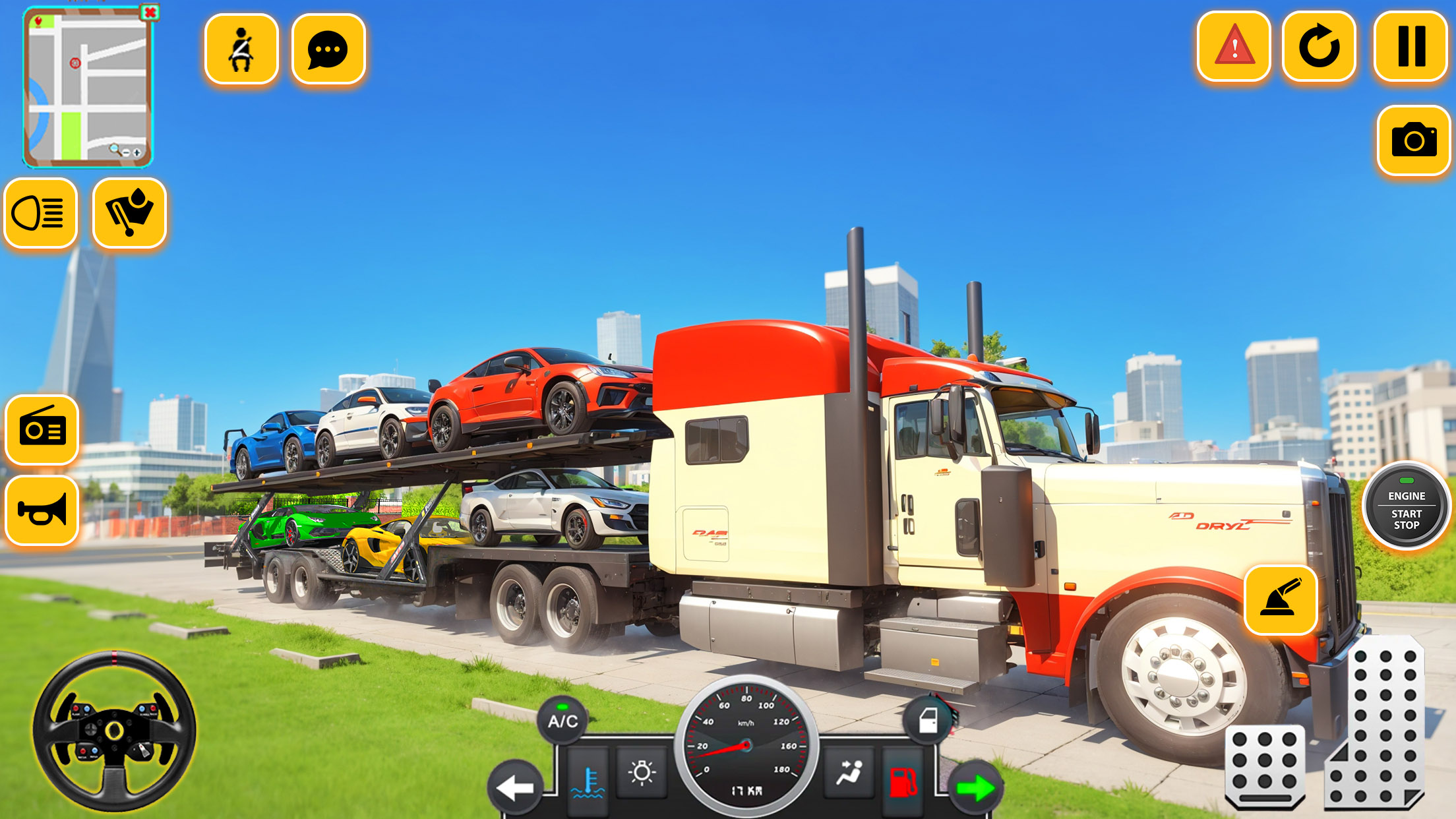The image size is (1456, 819).
Task: Activate the green right turn indicator
Action: click(976, 787)
